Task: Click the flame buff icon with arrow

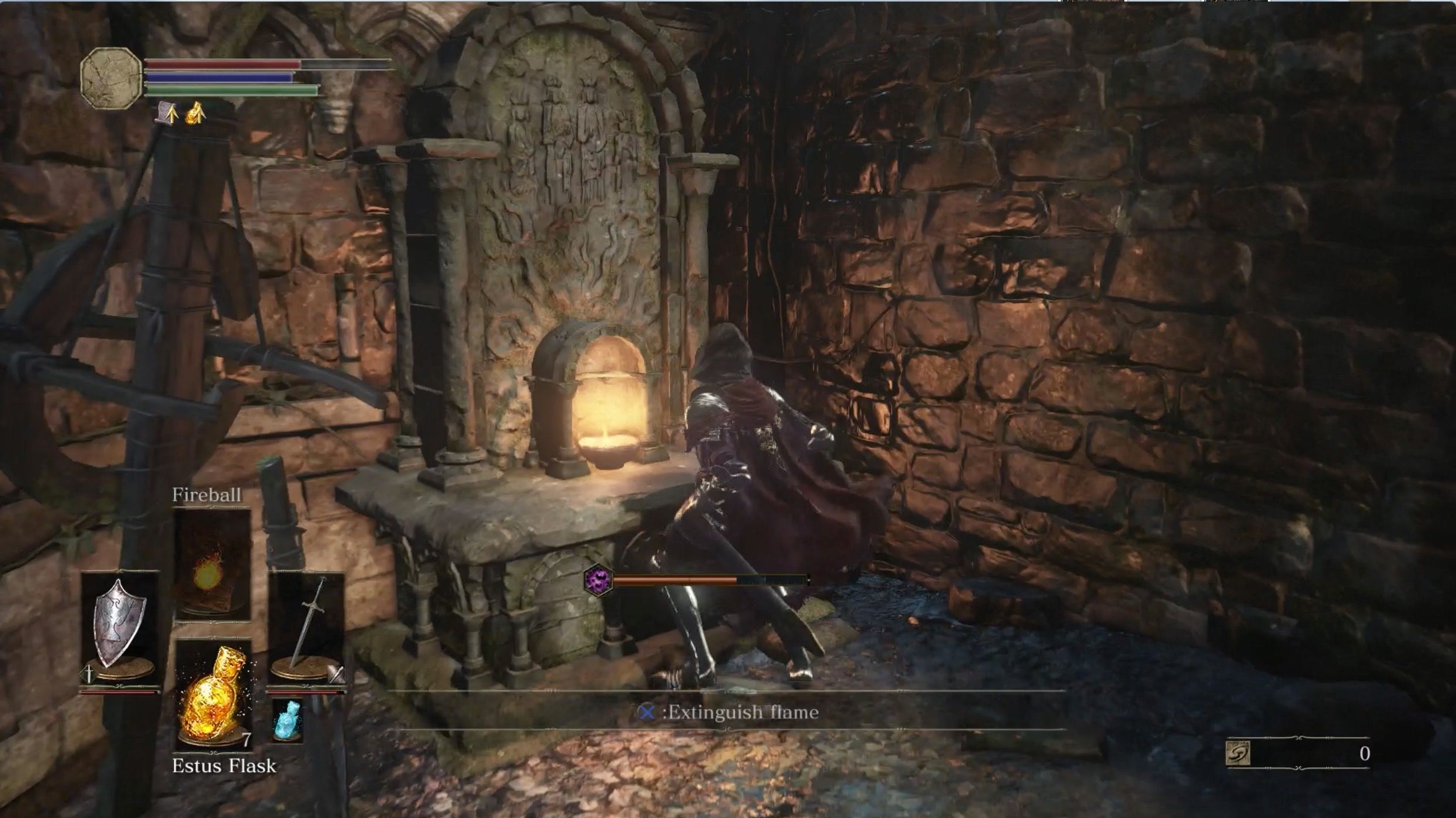Action: (x=196, y=112)
